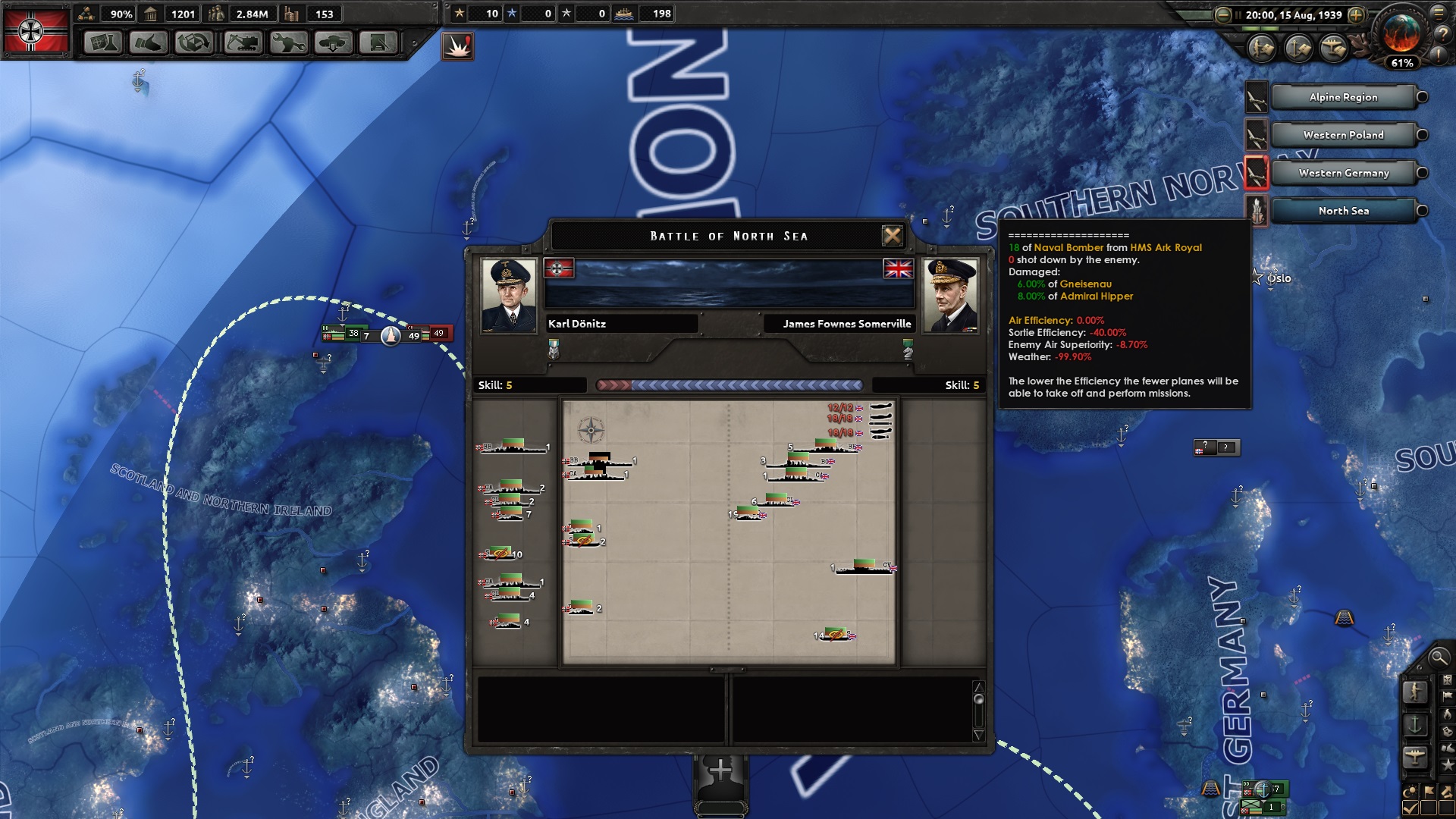View Karl Dönitz's admiral portrait
The width and height of the screenshot is (1456, 819).
coord(509,296)
